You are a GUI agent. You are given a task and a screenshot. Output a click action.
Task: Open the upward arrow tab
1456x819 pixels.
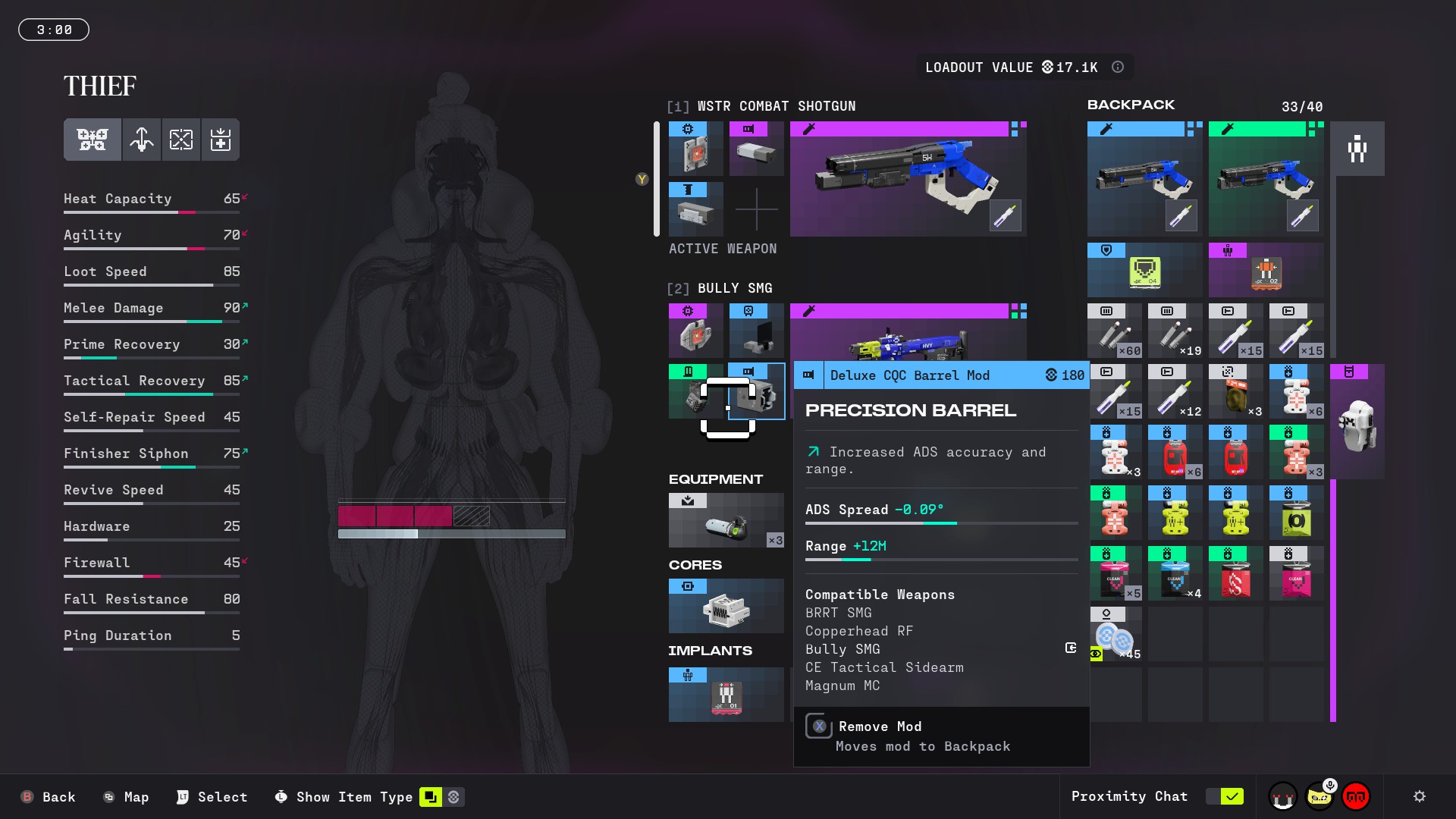(142, 140)
